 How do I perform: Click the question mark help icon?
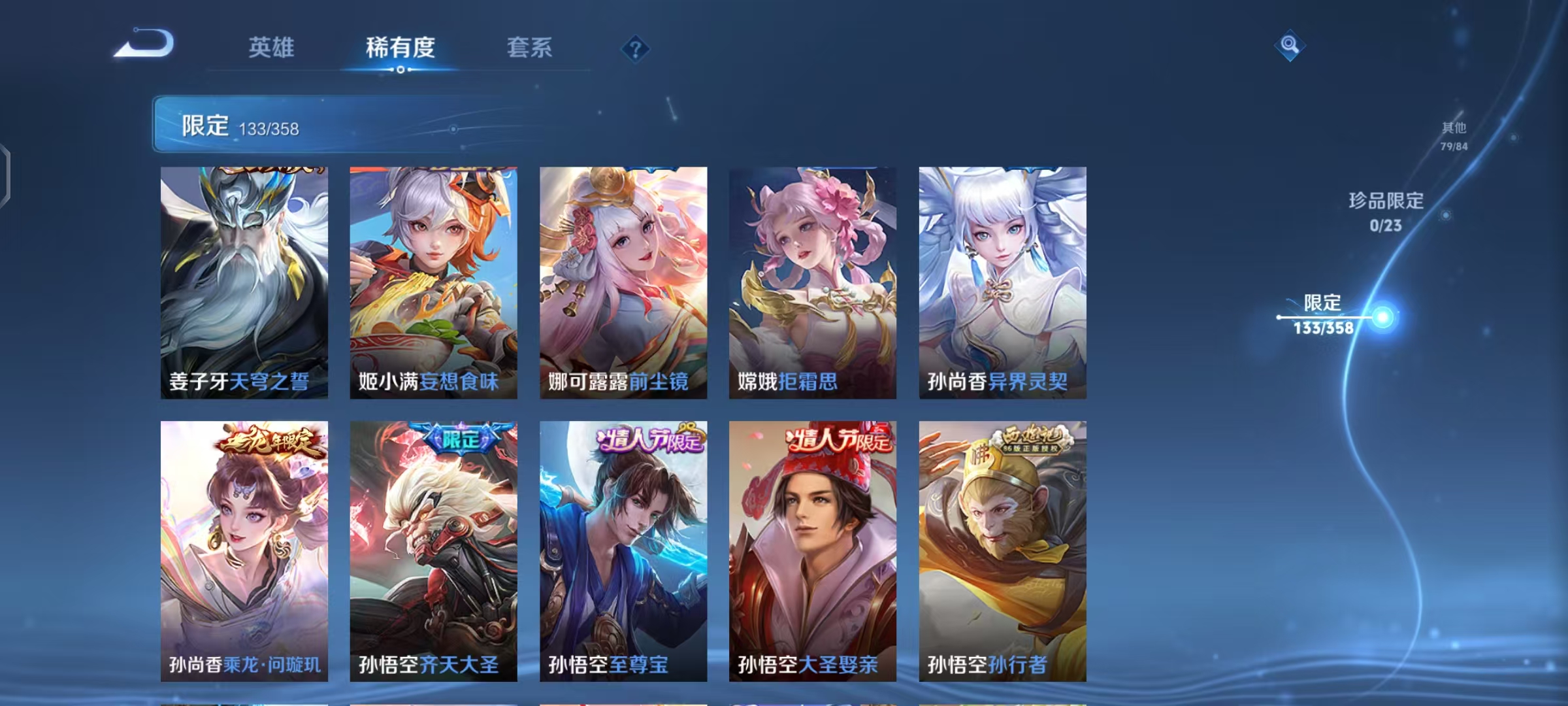(x=636, y=50)
